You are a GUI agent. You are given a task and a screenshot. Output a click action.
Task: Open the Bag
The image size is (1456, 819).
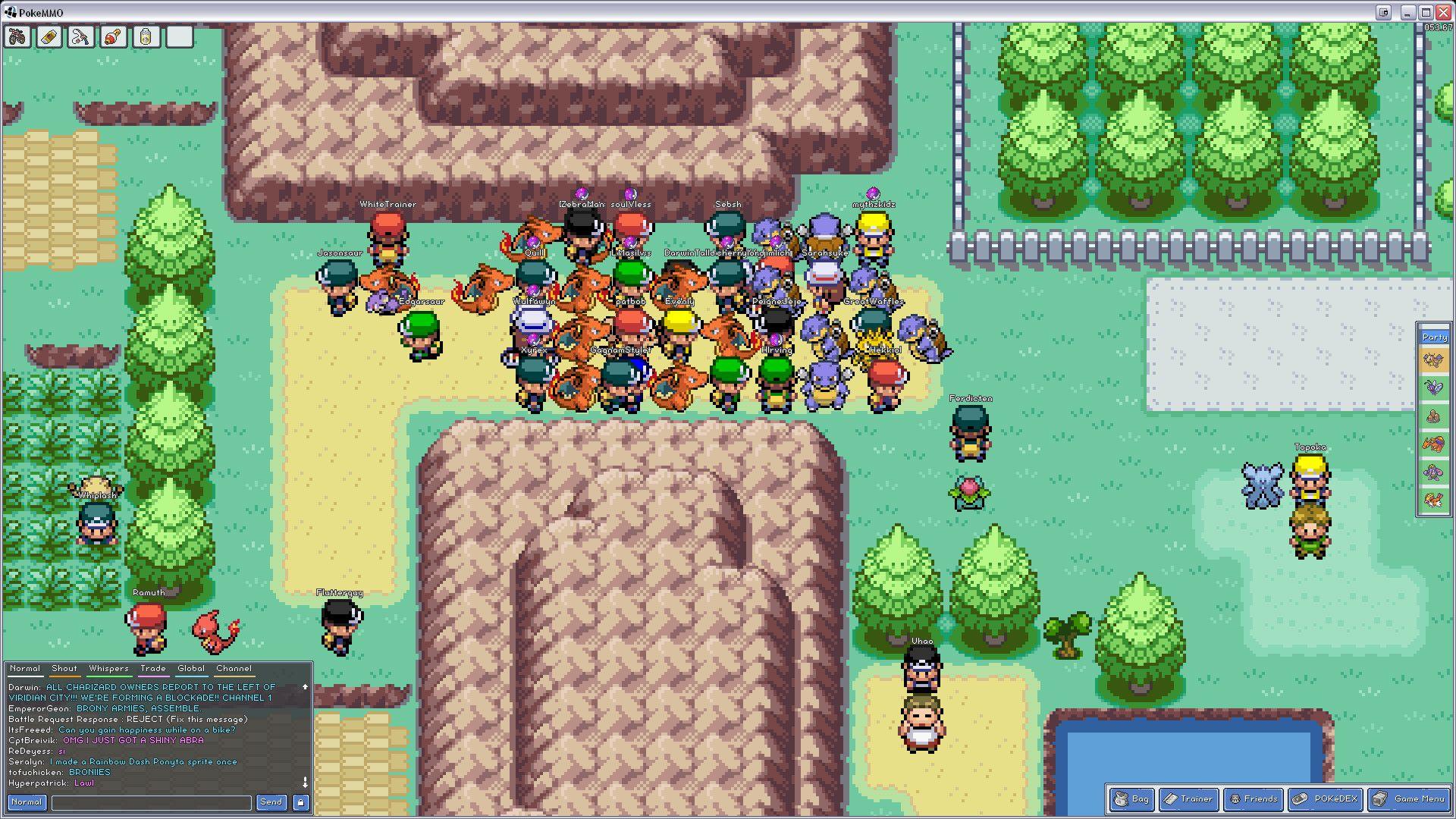pos(1131,799)
